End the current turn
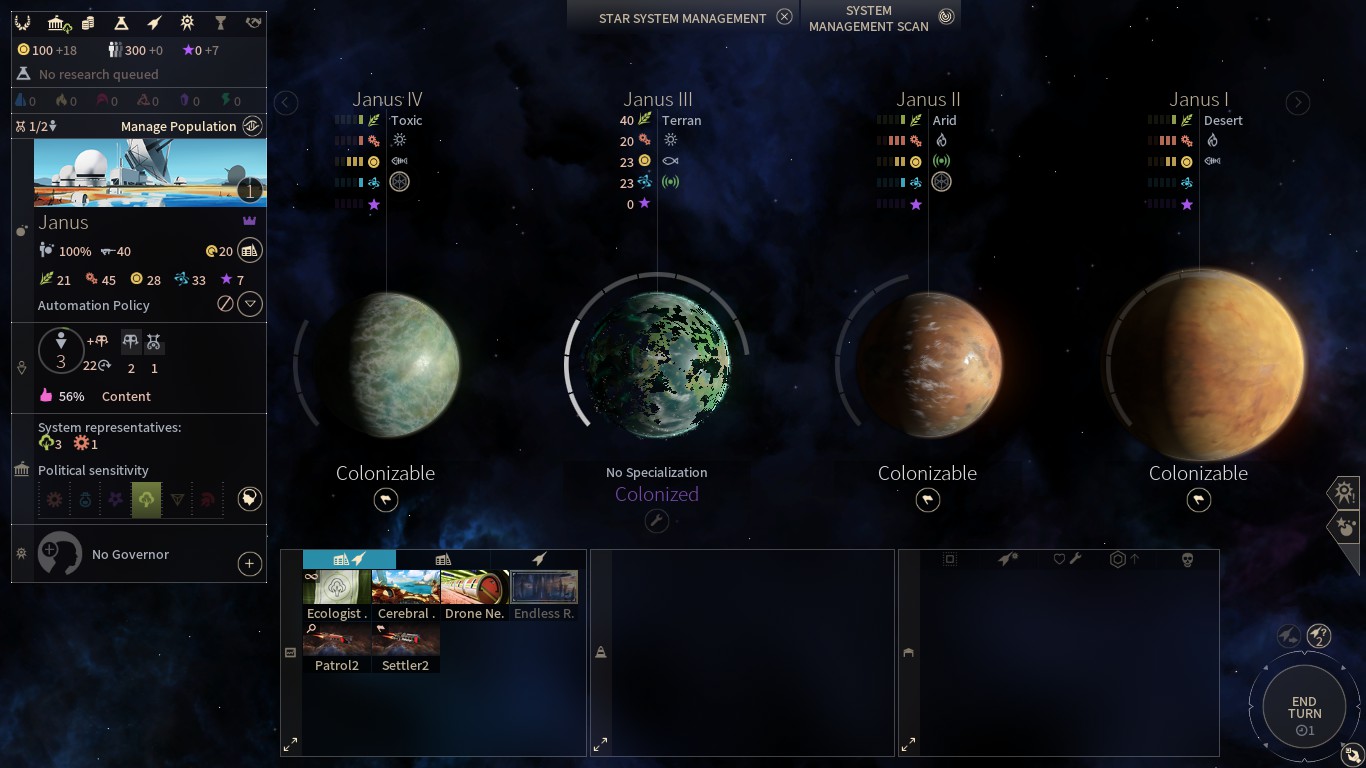The width and height of the screenshot is (1366, 768). point(1304,708)
